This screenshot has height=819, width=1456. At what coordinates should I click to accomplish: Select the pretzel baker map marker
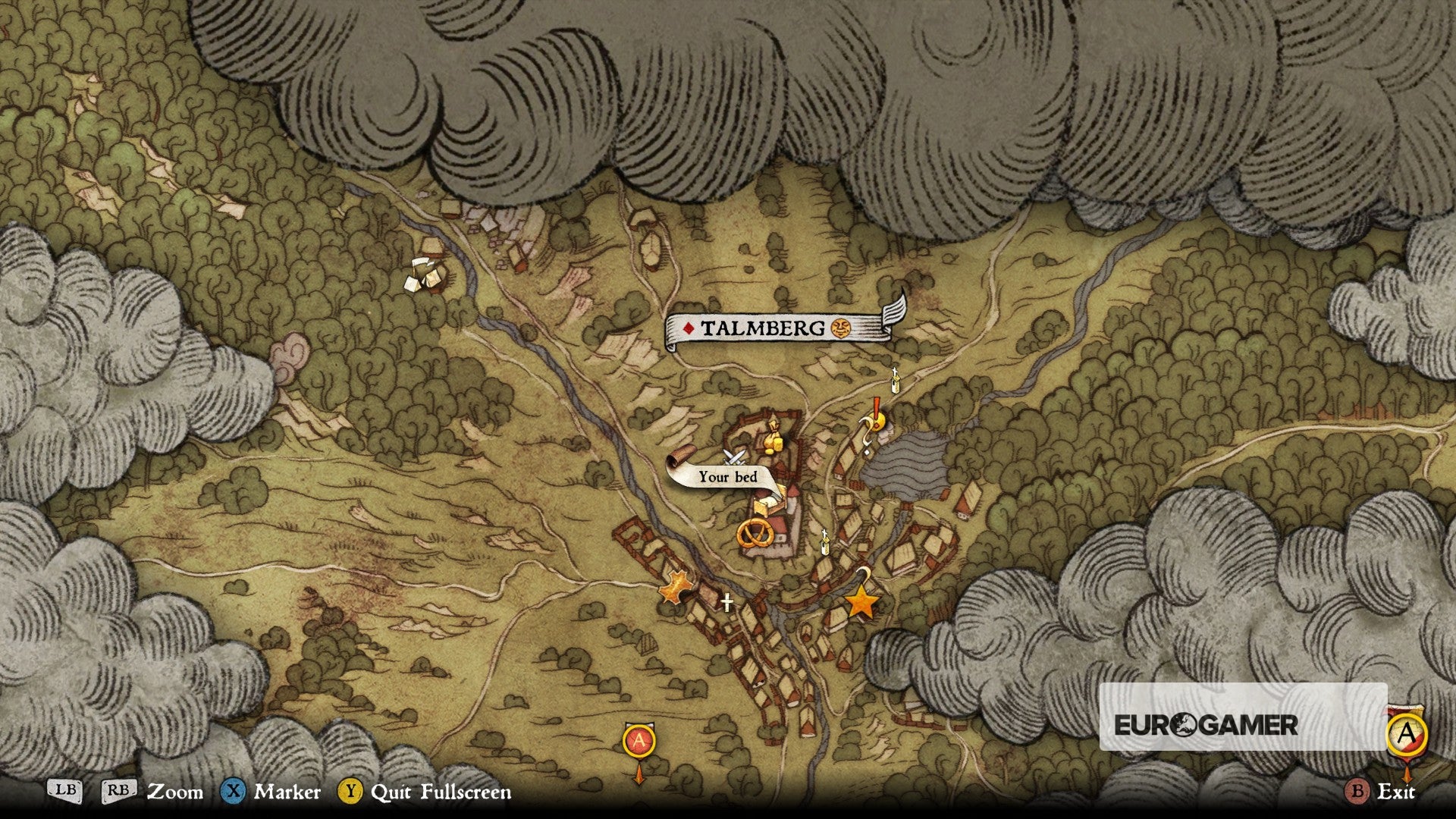[755, 532]
